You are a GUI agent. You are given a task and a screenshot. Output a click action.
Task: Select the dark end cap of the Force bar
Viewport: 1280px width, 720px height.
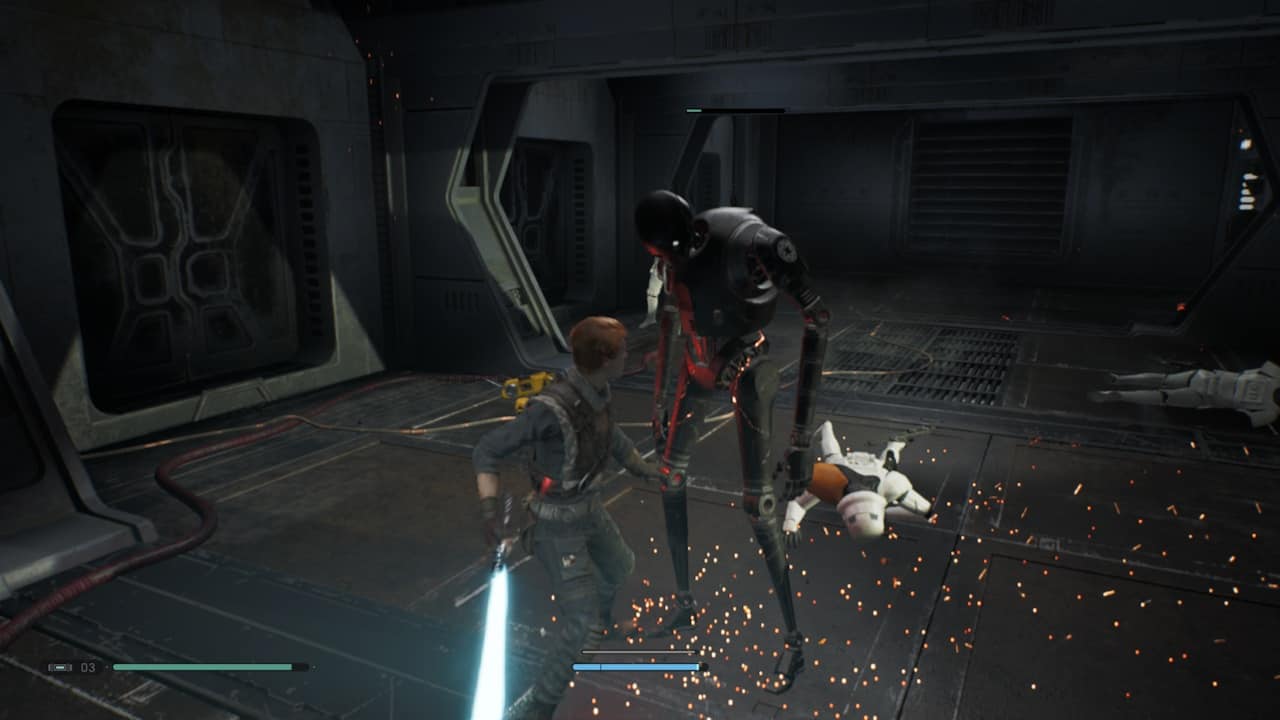pos(702,666)
